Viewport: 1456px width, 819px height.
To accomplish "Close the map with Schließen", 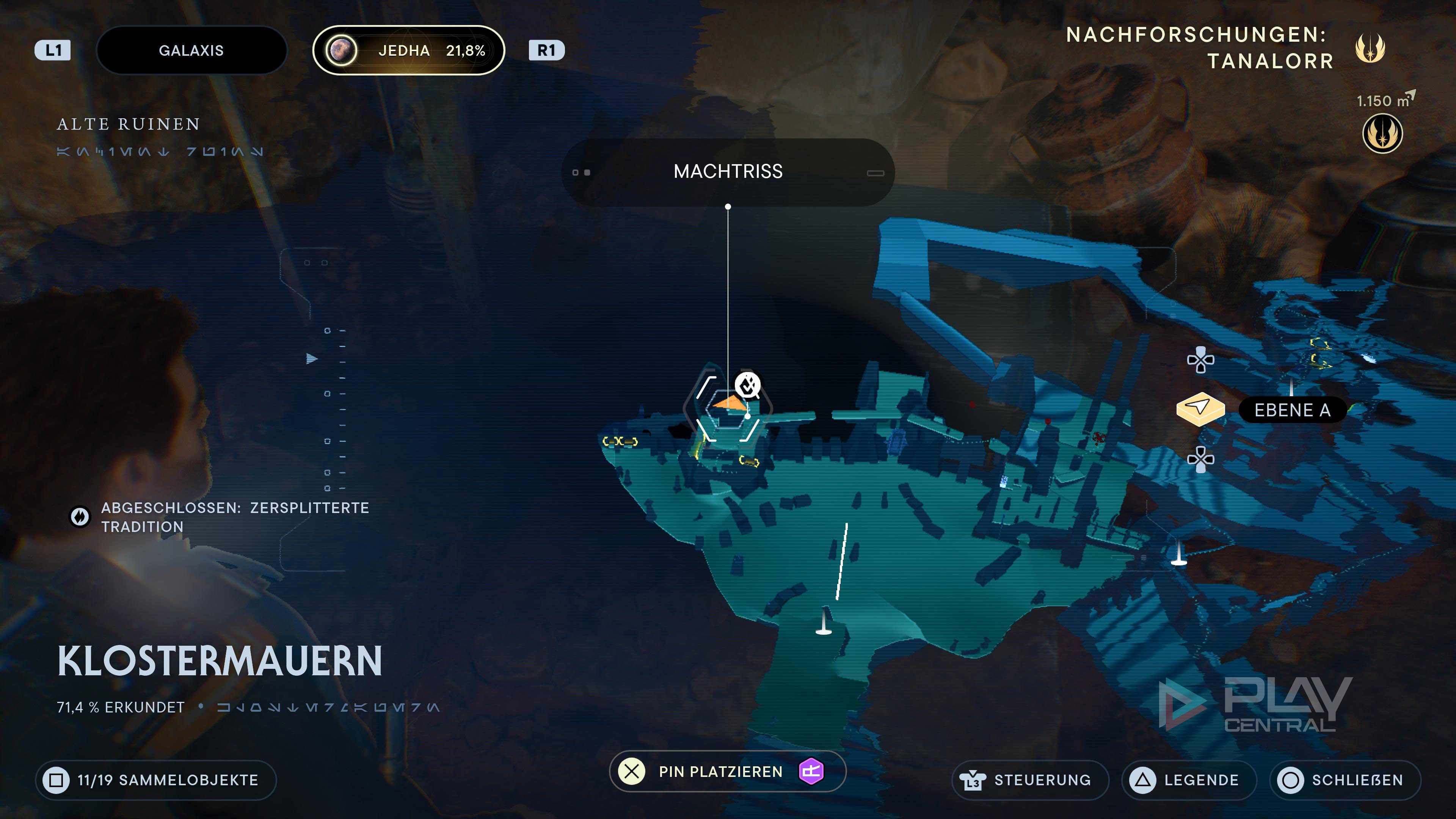I will tap(1345, 780).
